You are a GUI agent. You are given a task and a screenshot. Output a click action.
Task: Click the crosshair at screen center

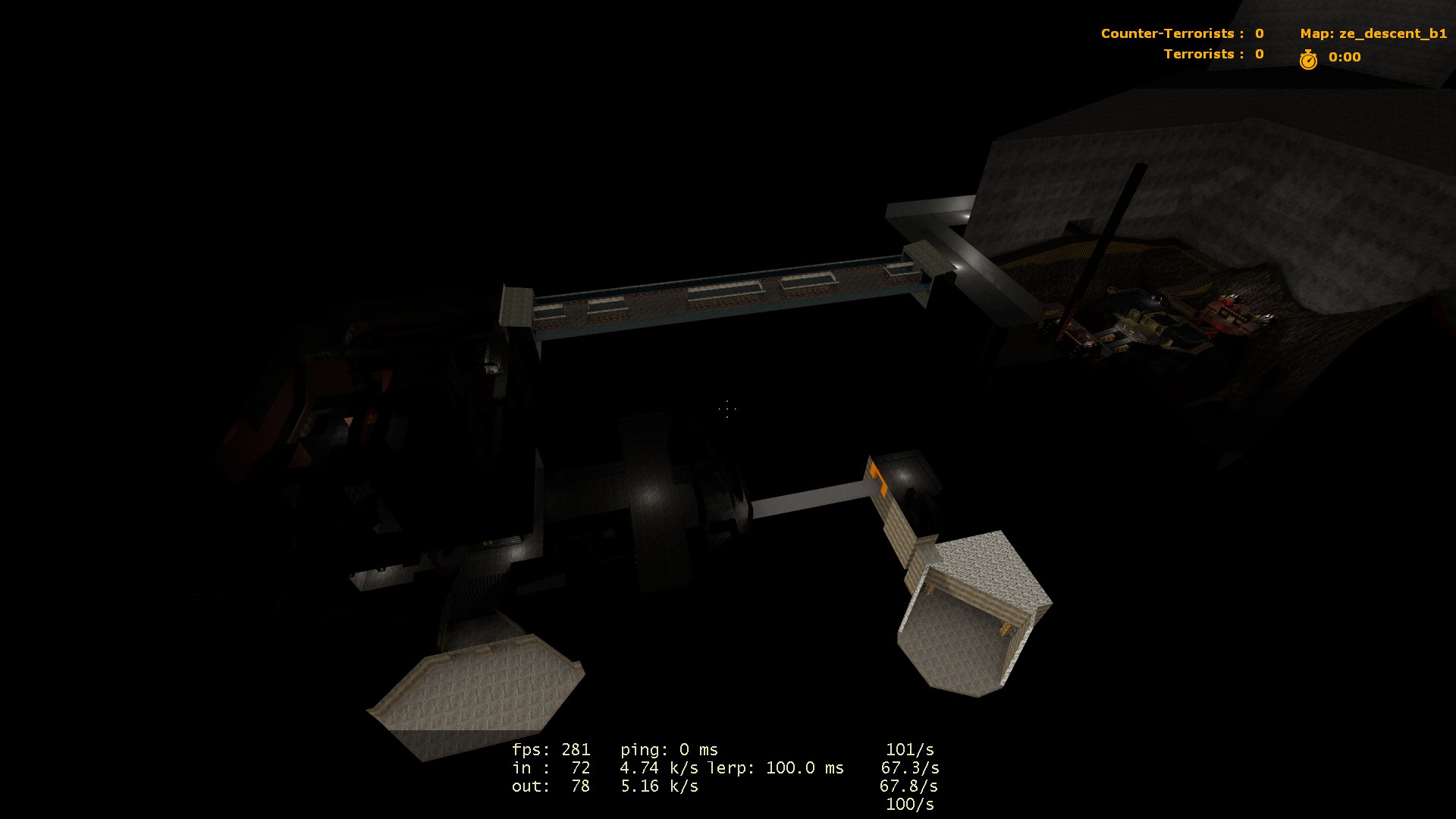point(726,409)
